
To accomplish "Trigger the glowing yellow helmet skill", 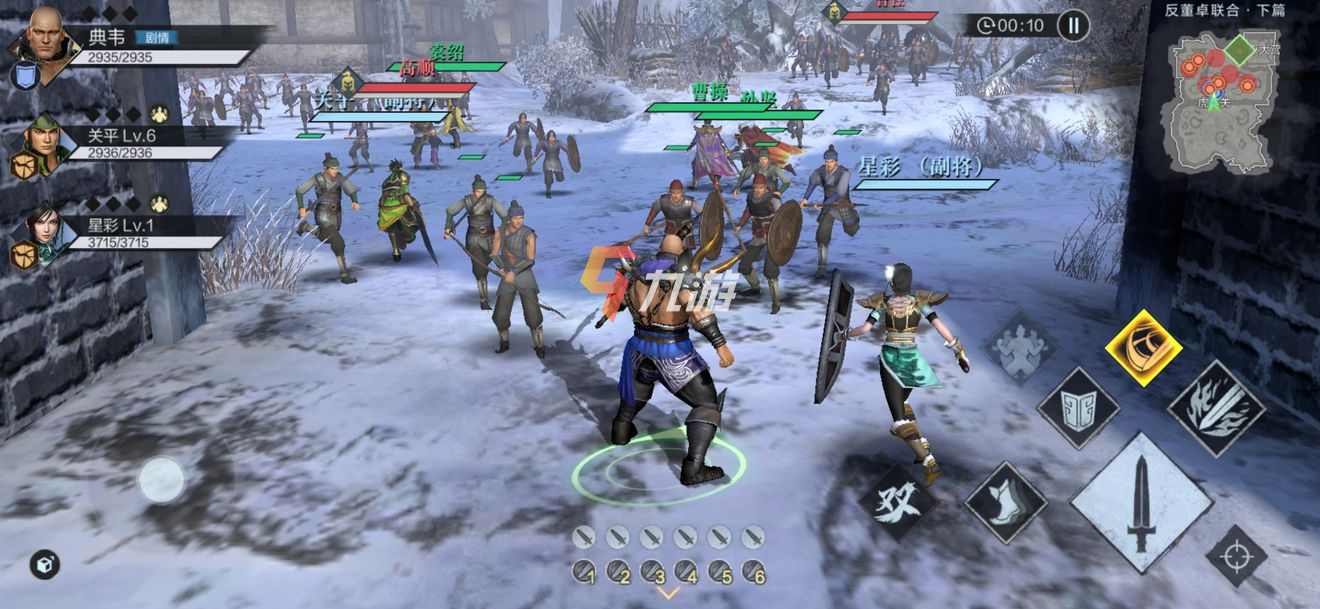I will pyautogui.click(x=1143, y=348).
